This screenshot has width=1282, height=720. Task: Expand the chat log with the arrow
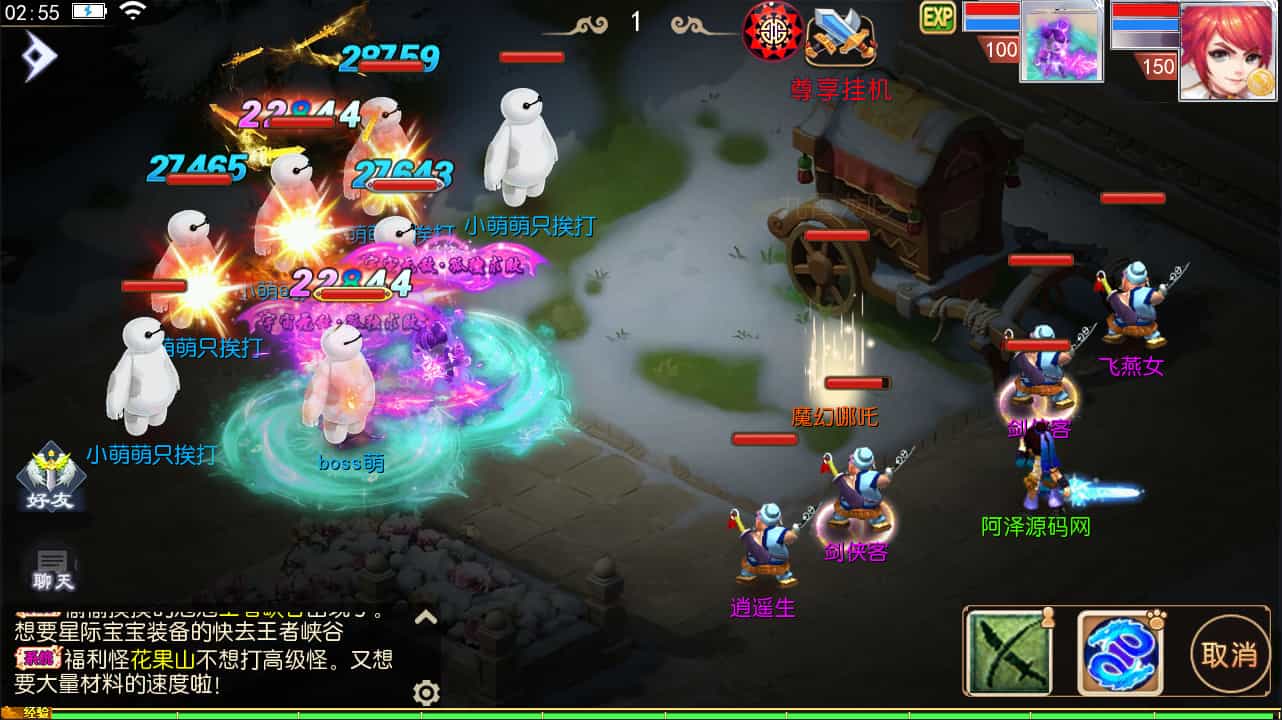(426, 618)
